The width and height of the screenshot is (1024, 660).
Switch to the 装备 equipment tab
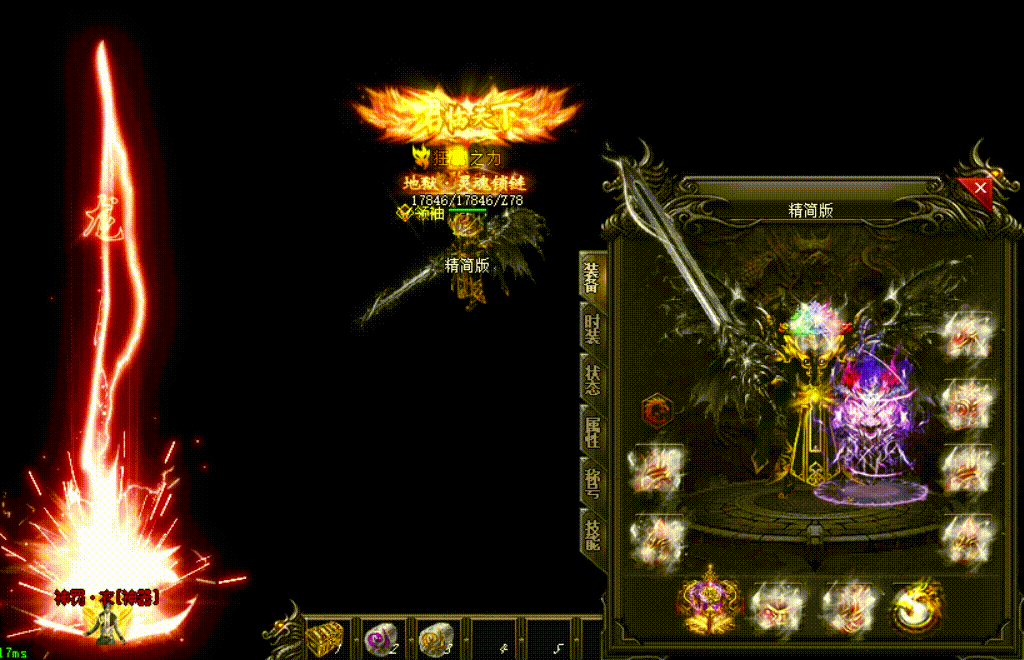tap(591, 278)
